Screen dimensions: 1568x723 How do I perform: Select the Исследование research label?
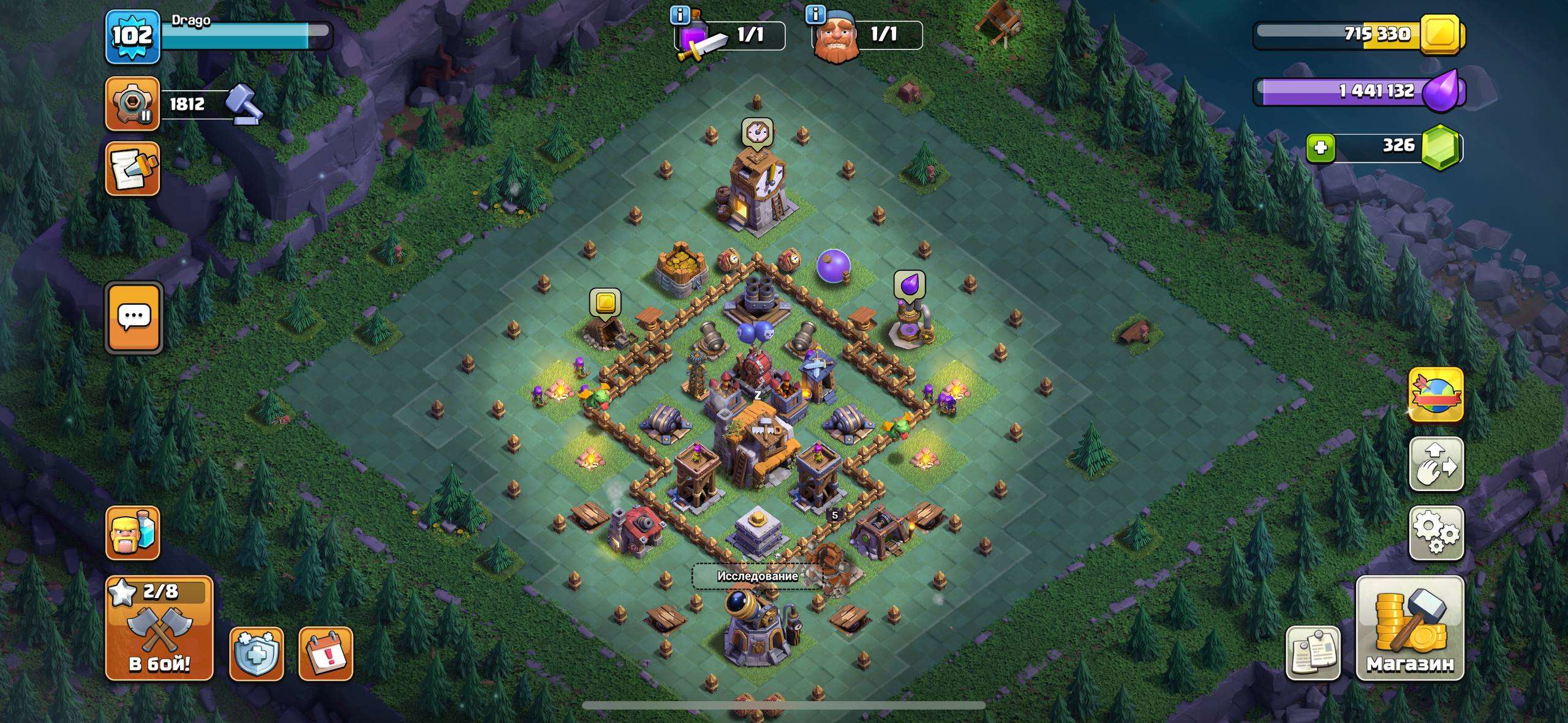click(x=757, y=576)
